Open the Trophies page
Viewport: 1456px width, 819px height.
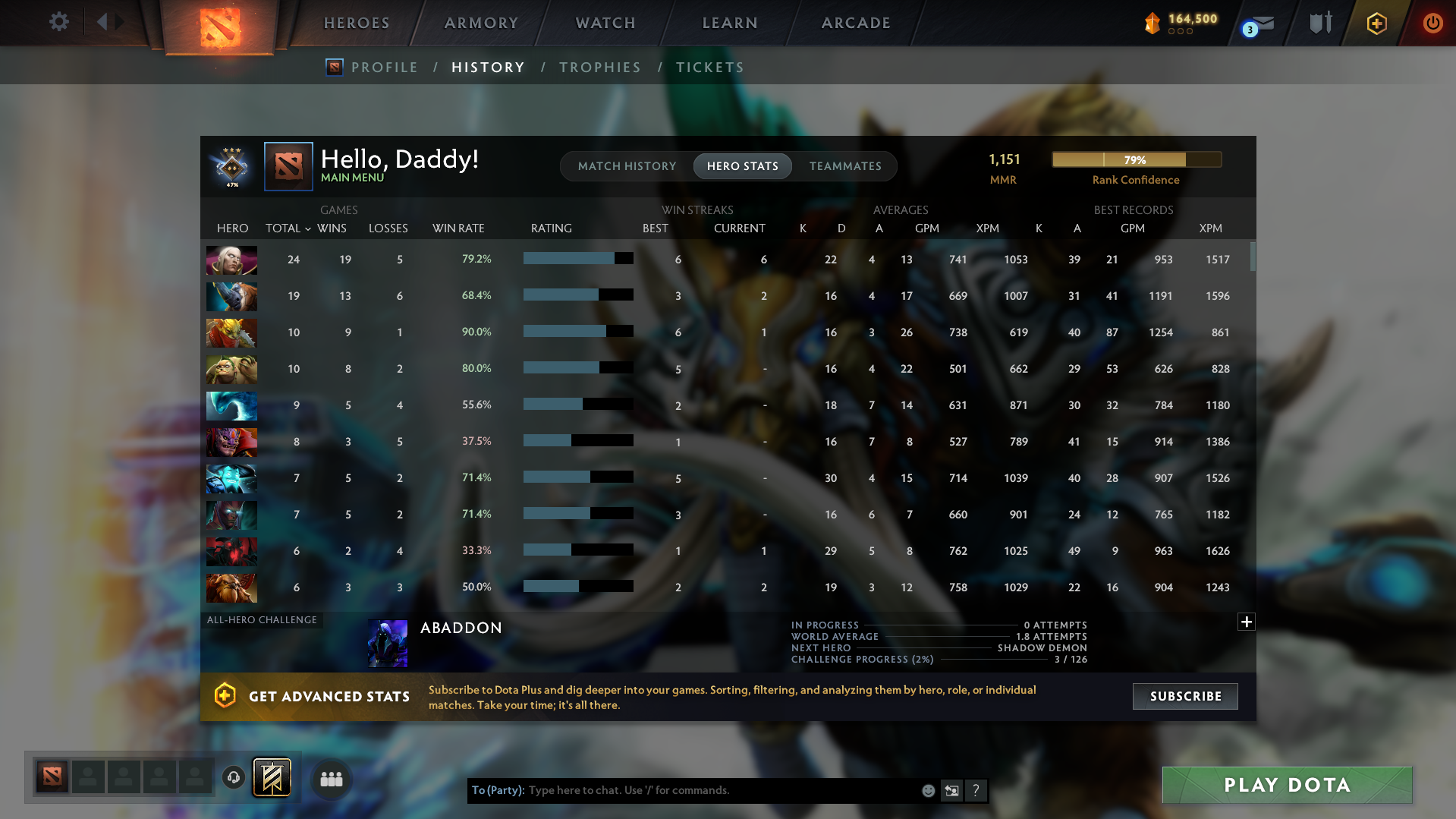[x=599, y=67]
